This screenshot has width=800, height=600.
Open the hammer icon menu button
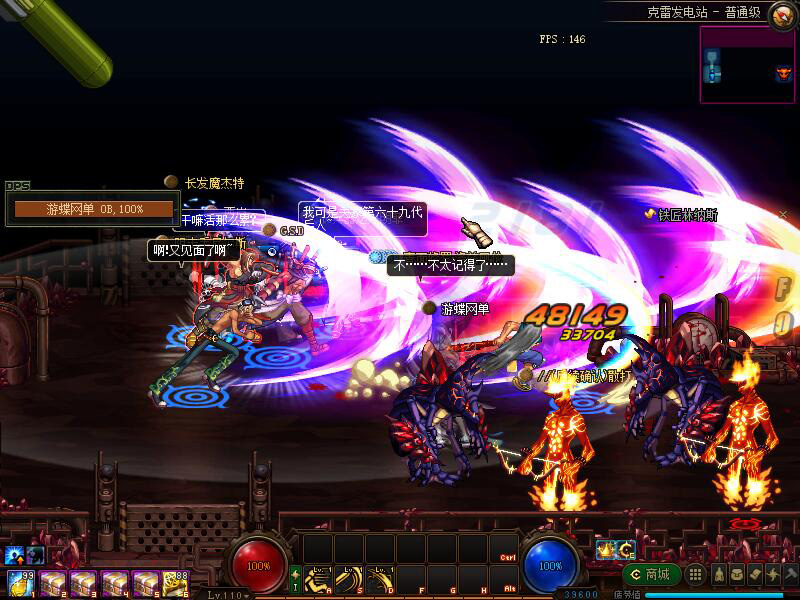coord(791,574)
